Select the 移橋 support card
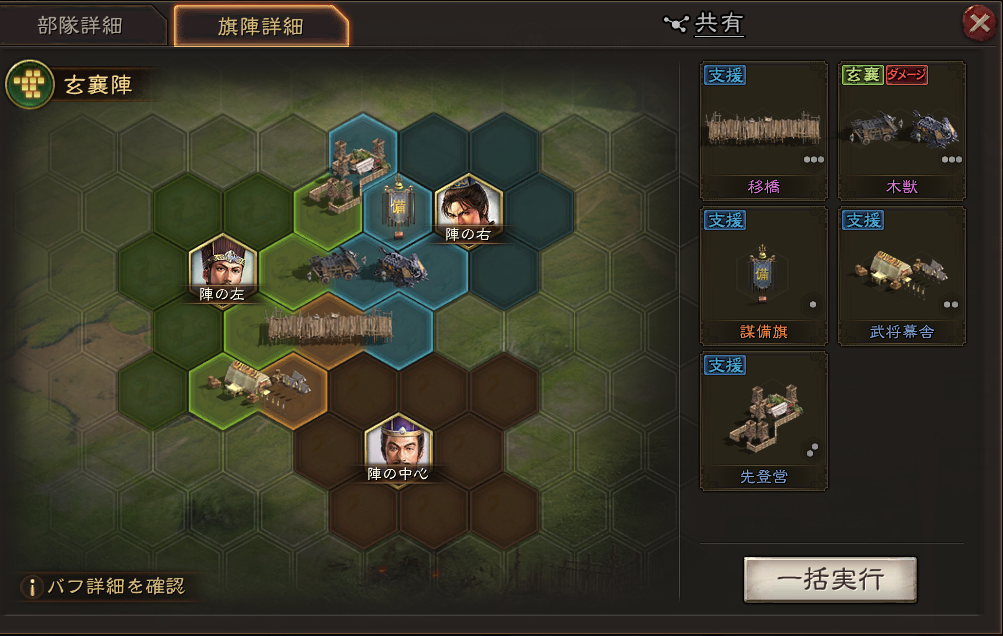The height and width of the screenshot is (636, 1003). [763, 131]
